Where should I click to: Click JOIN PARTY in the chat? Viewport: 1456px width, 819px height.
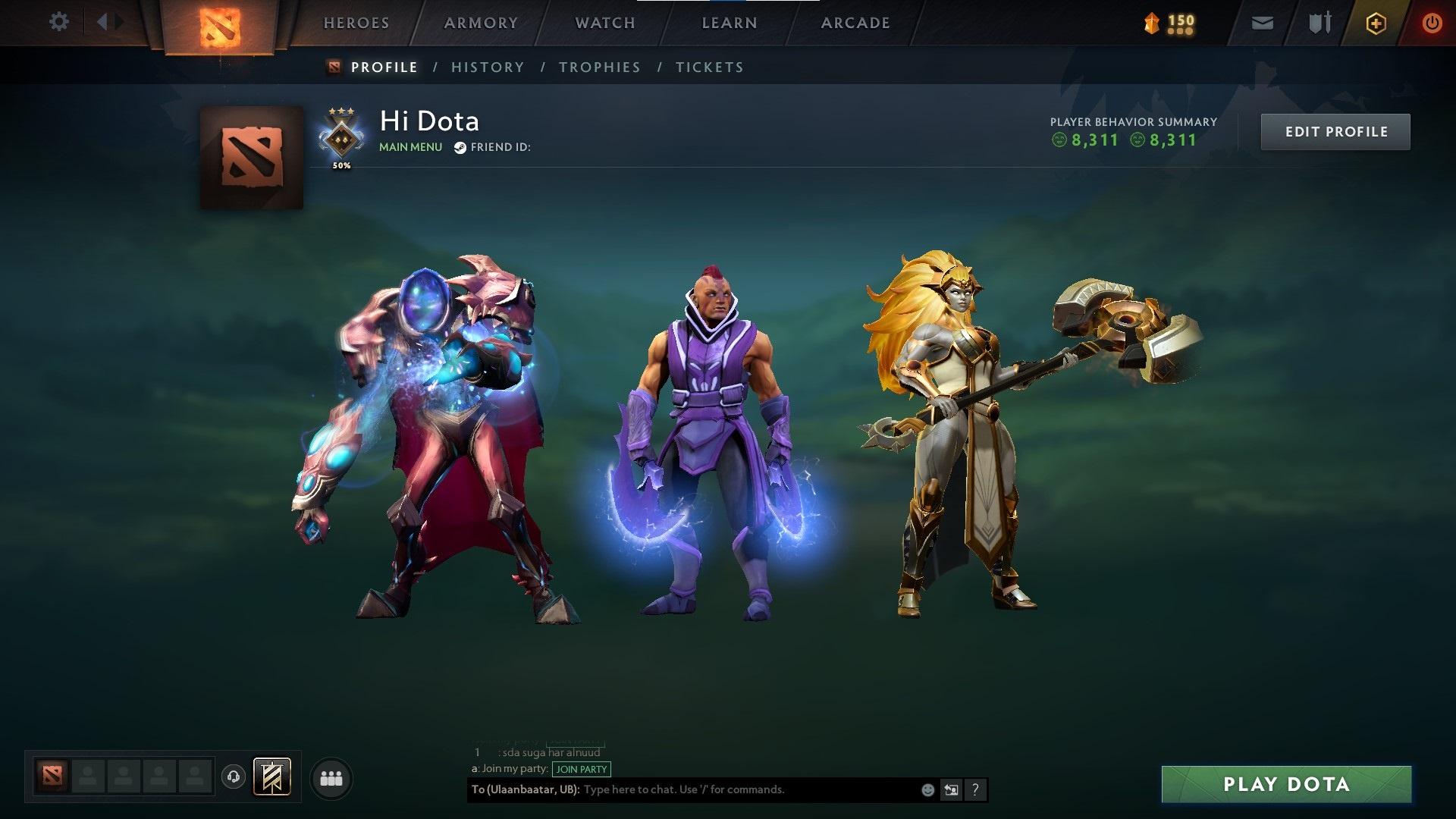pyautogui.click(x=581, y=769)
